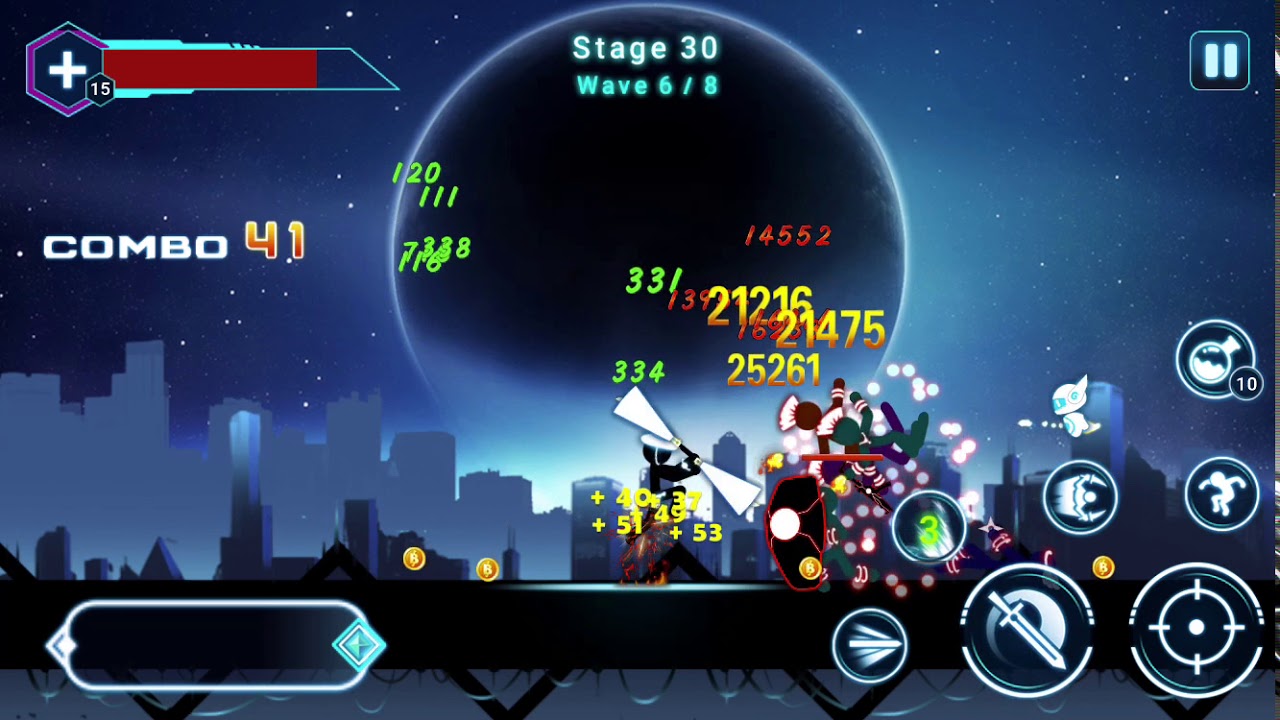Tap the green skill on cooldown 3
Screen dimensions: 1280x720
click(x=929, y=531)
